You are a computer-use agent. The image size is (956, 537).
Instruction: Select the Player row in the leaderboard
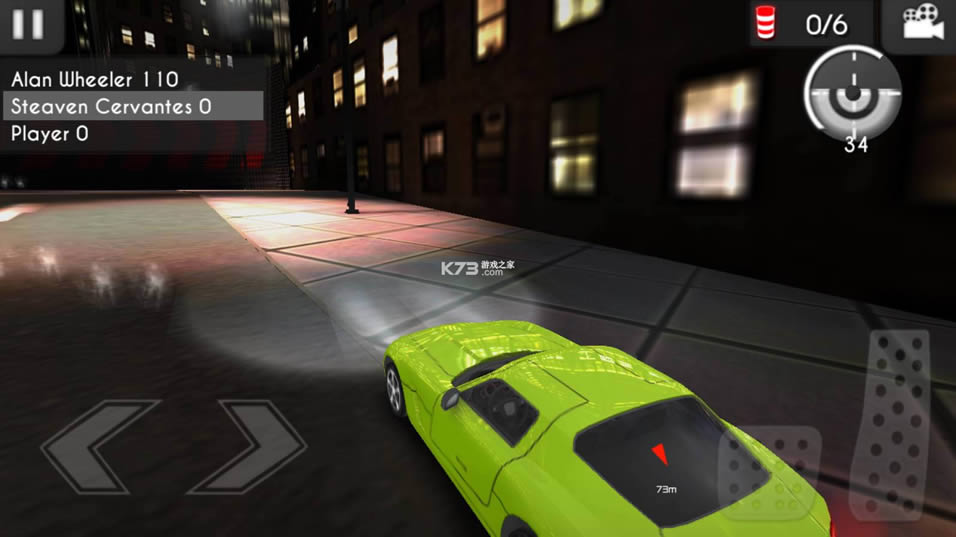50,133
